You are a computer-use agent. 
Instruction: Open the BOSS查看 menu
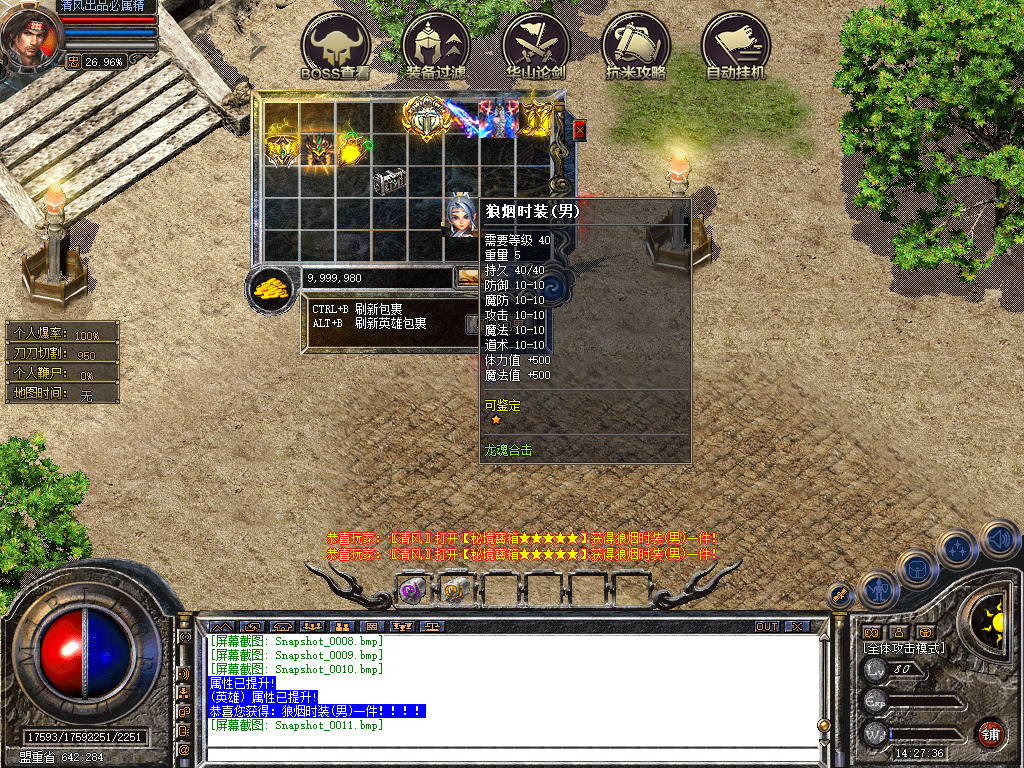[336, 45]
